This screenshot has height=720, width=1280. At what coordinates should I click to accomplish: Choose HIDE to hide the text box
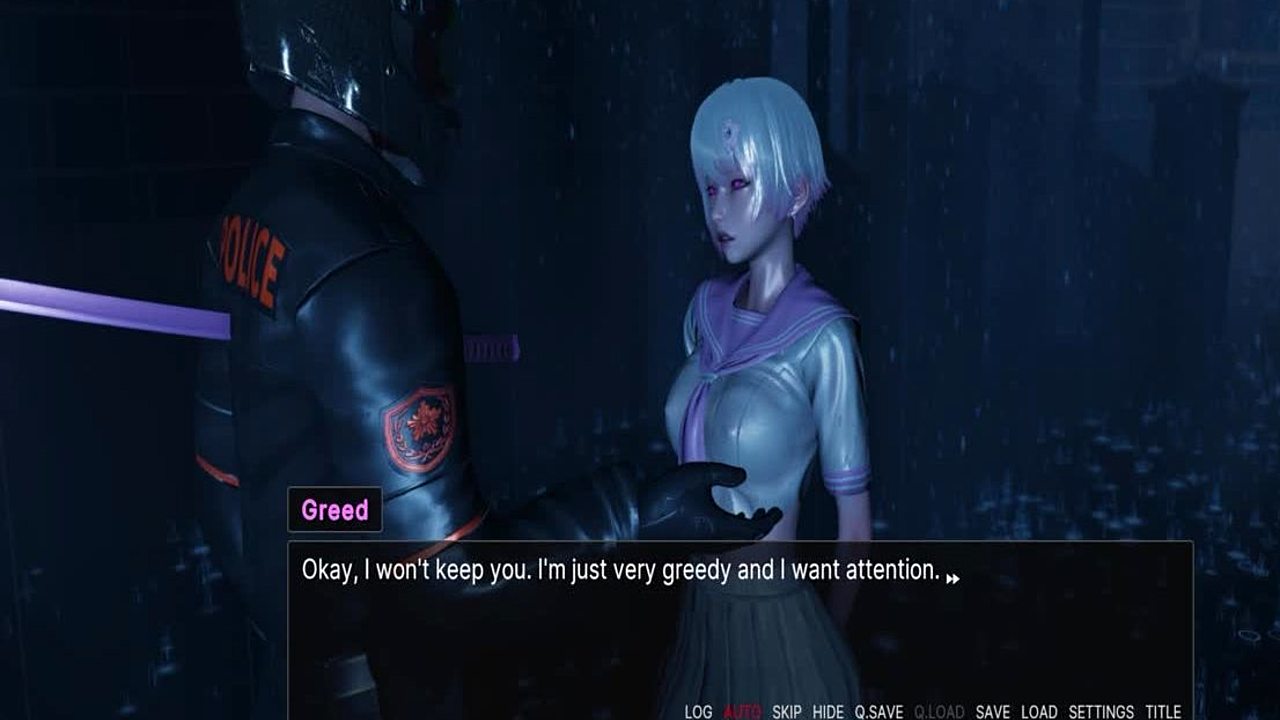click(828, 712)
